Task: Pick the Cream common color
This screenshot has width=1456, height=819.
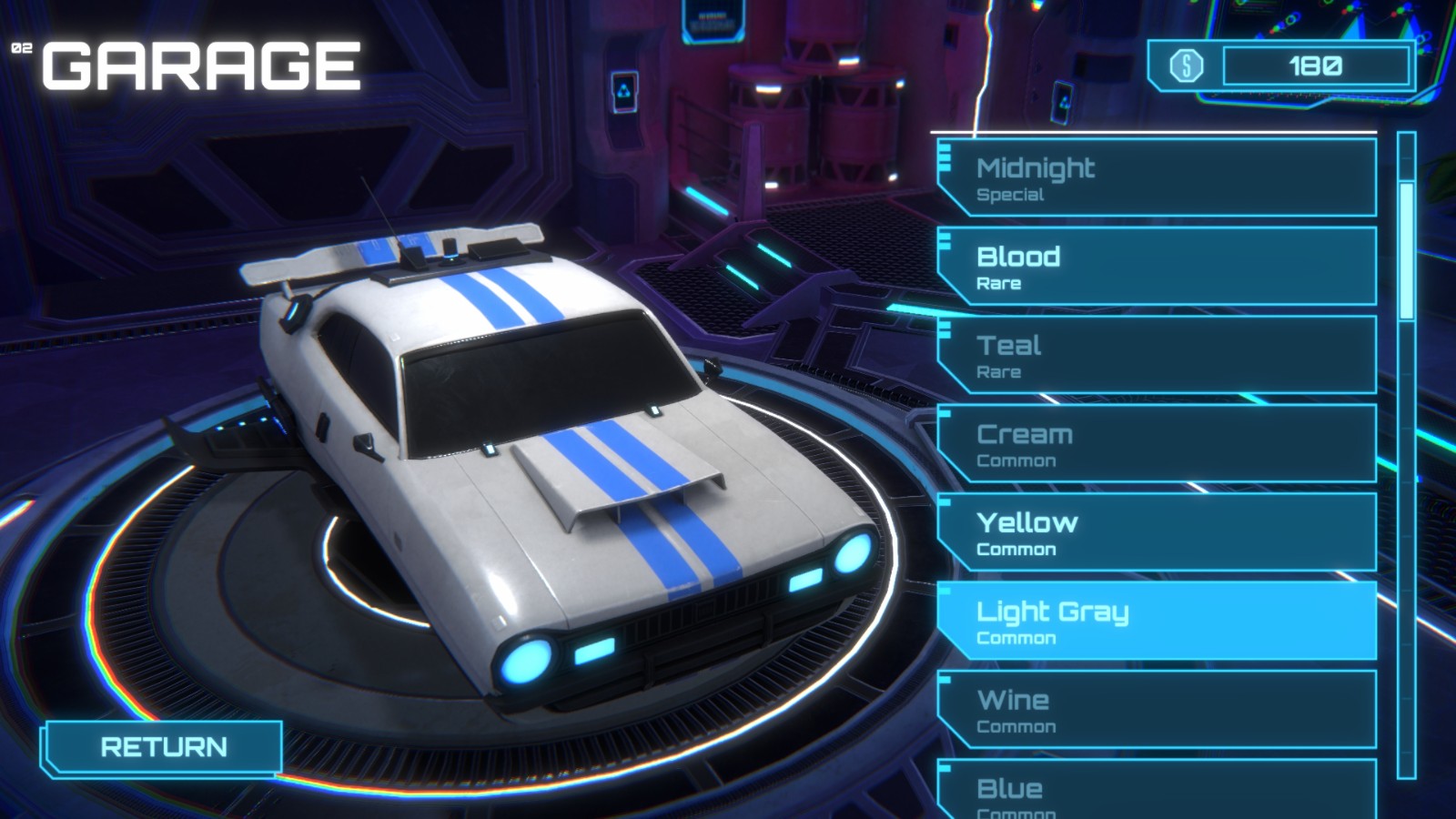Action: [1156, 445]
